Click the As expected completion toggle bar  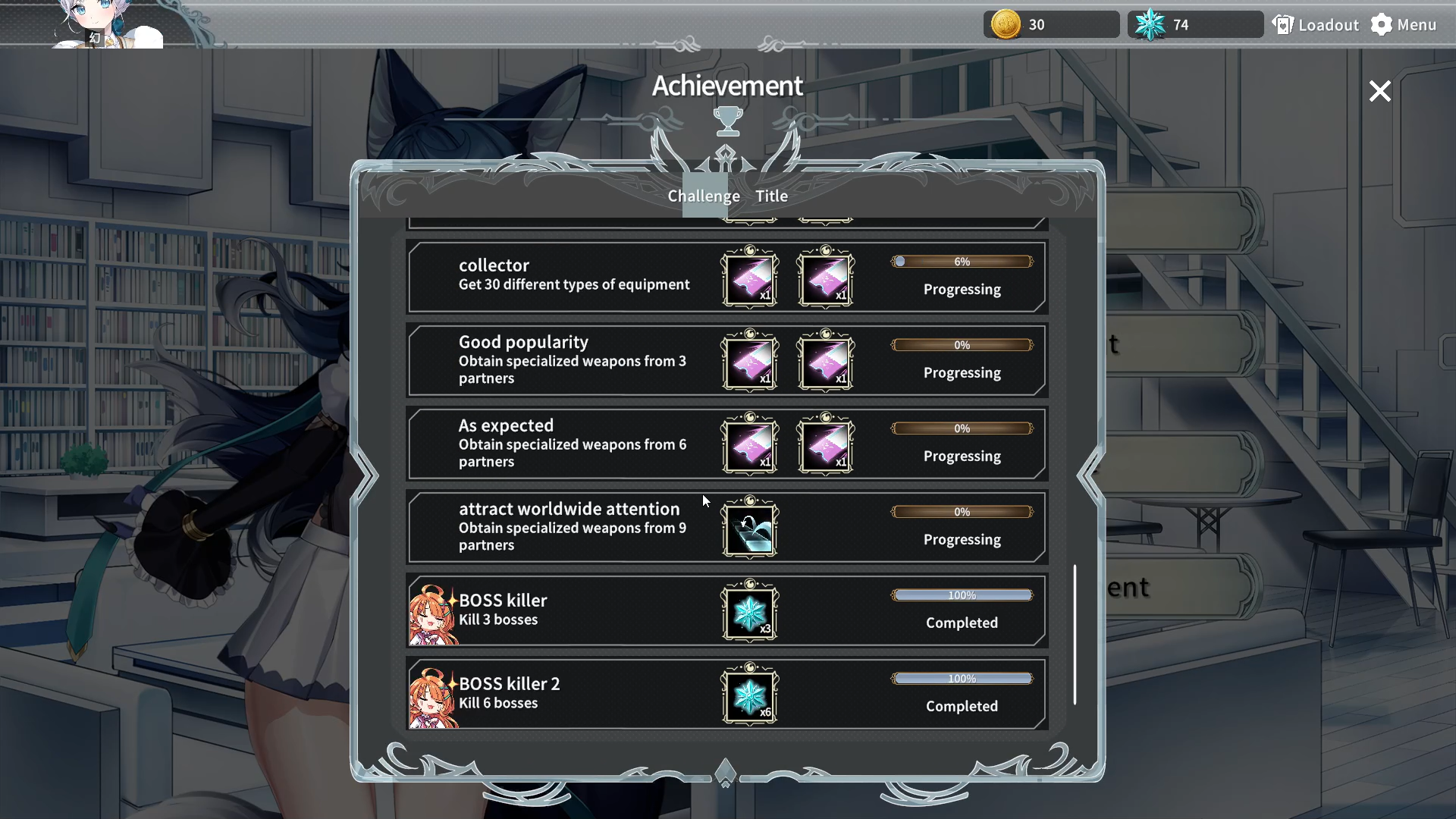[x=962, y=428]
